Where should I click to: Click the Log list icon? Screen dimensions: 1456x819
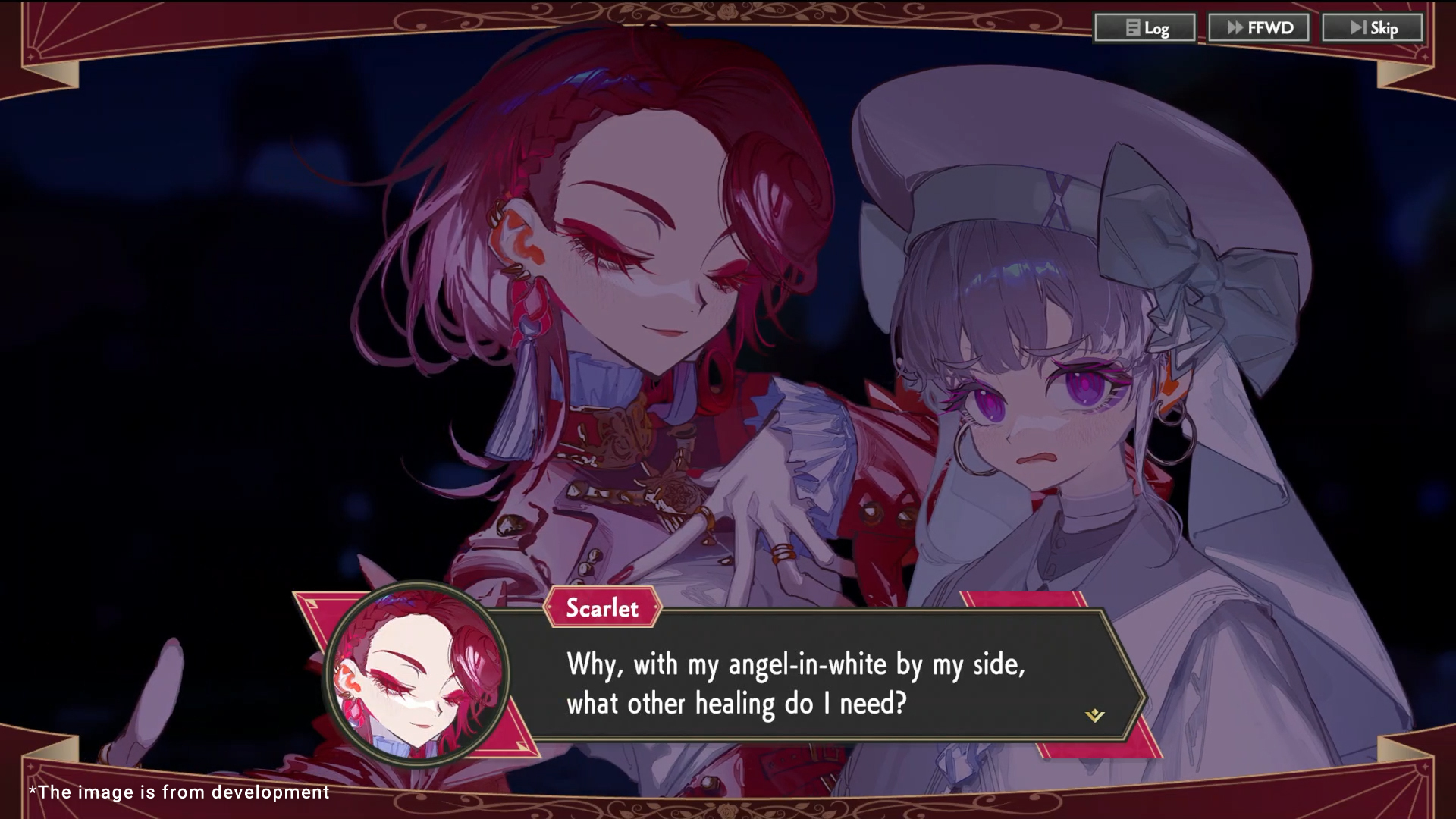[1132, 28]
